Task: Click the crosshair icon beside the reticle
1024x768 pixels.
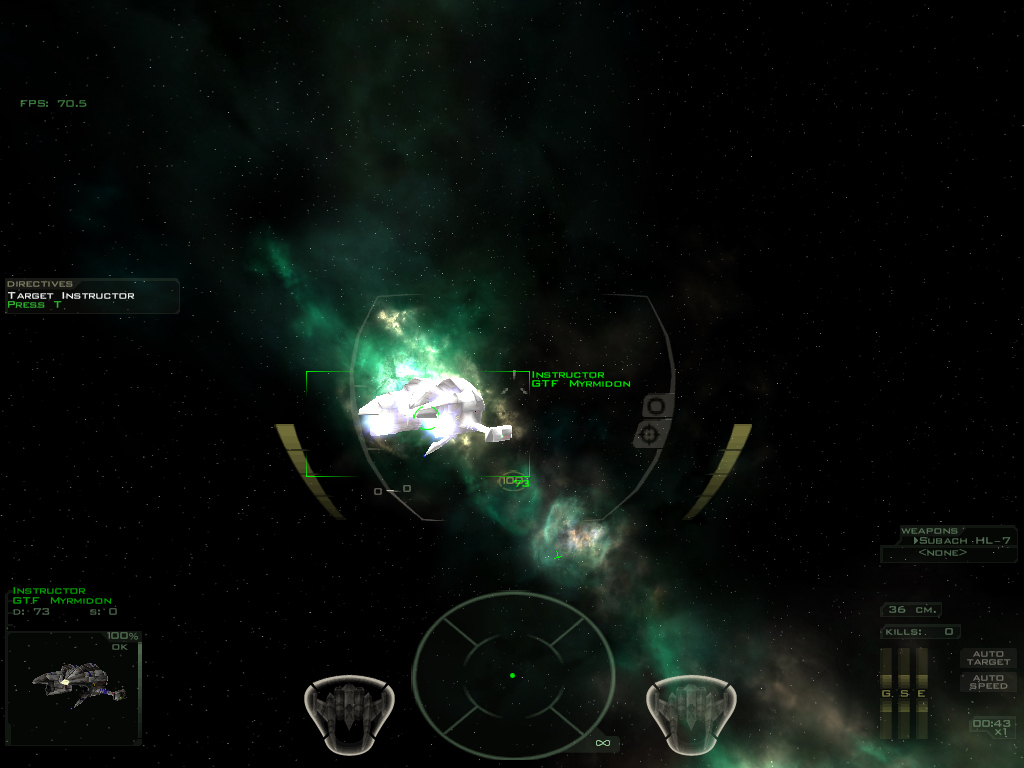Action: click(x=652, y=434)
